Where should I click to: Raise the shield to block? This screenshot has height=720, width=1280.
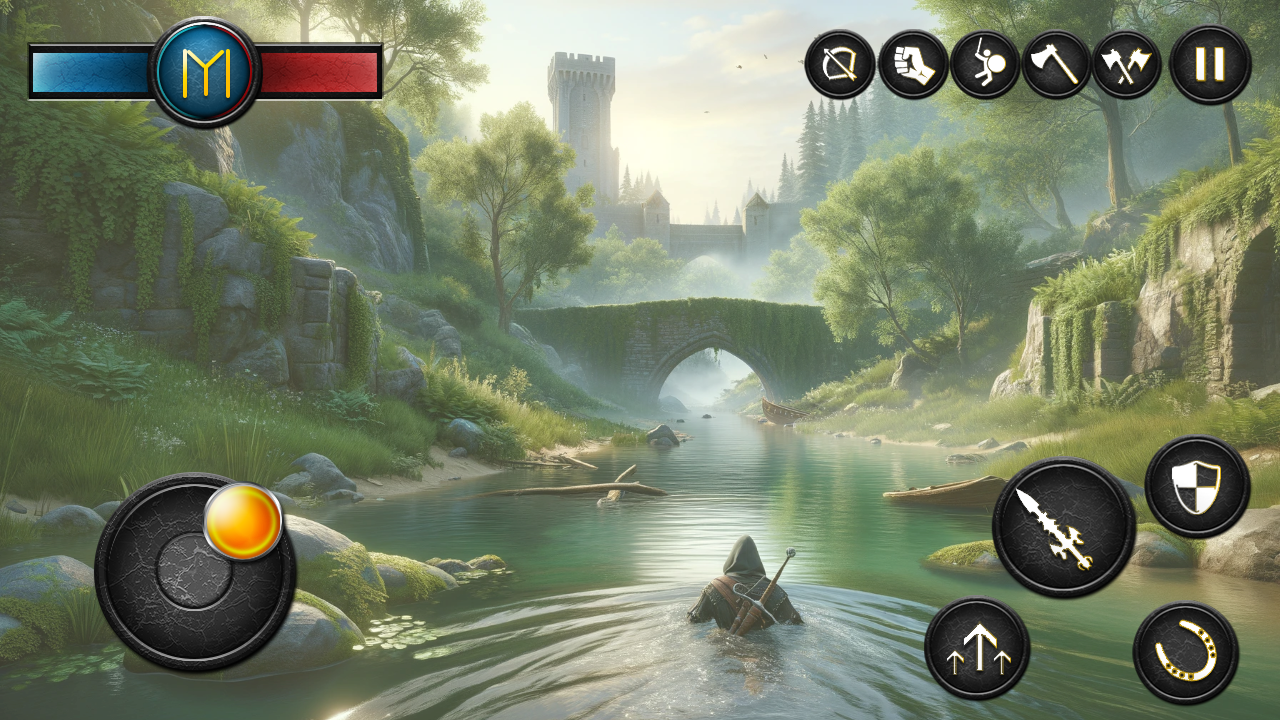tap(1196, 487)
